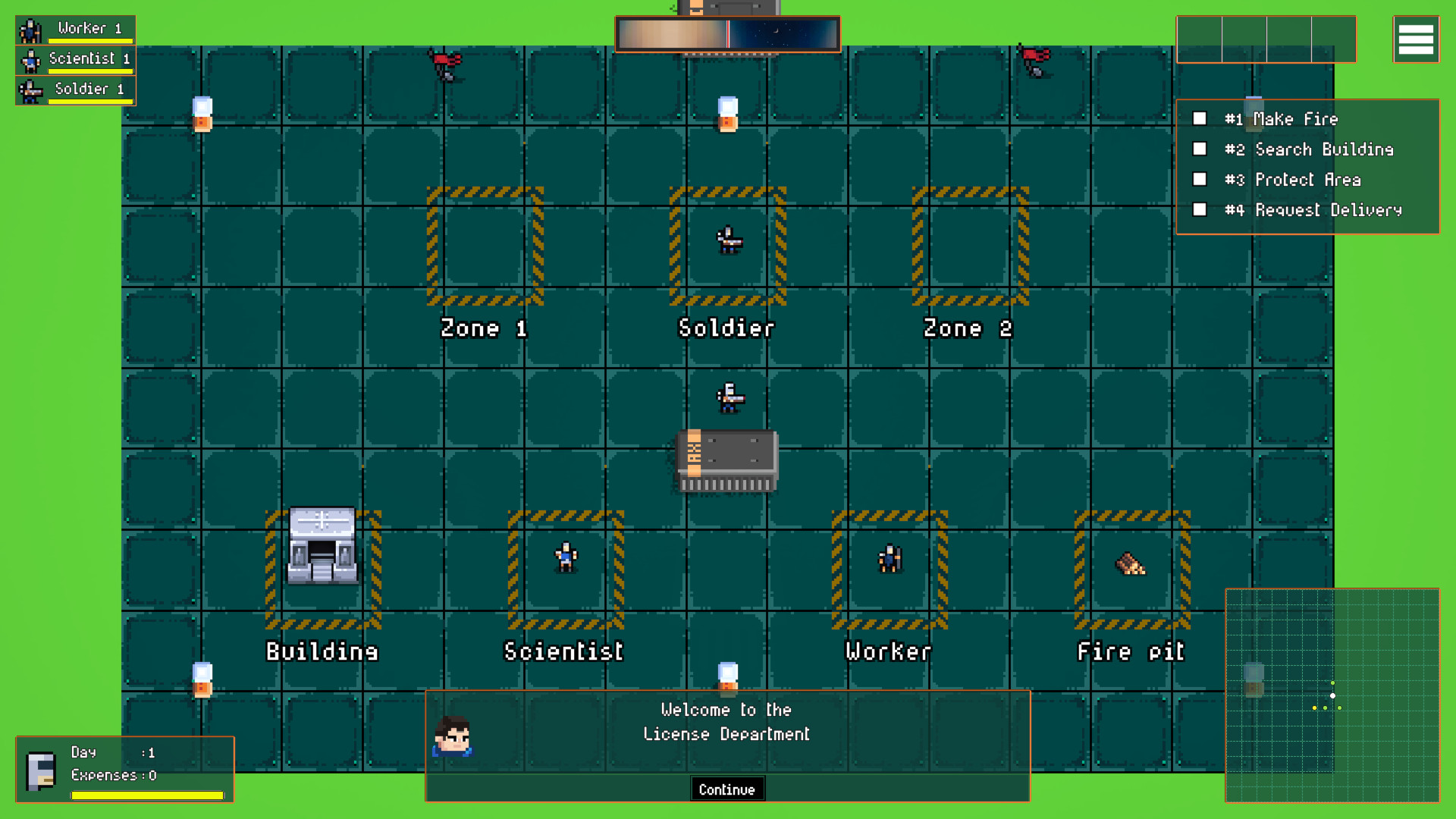Enable the #4 Request Delivery task
The height and width of the screenshot is (819, 1456).
(1200, 209)
